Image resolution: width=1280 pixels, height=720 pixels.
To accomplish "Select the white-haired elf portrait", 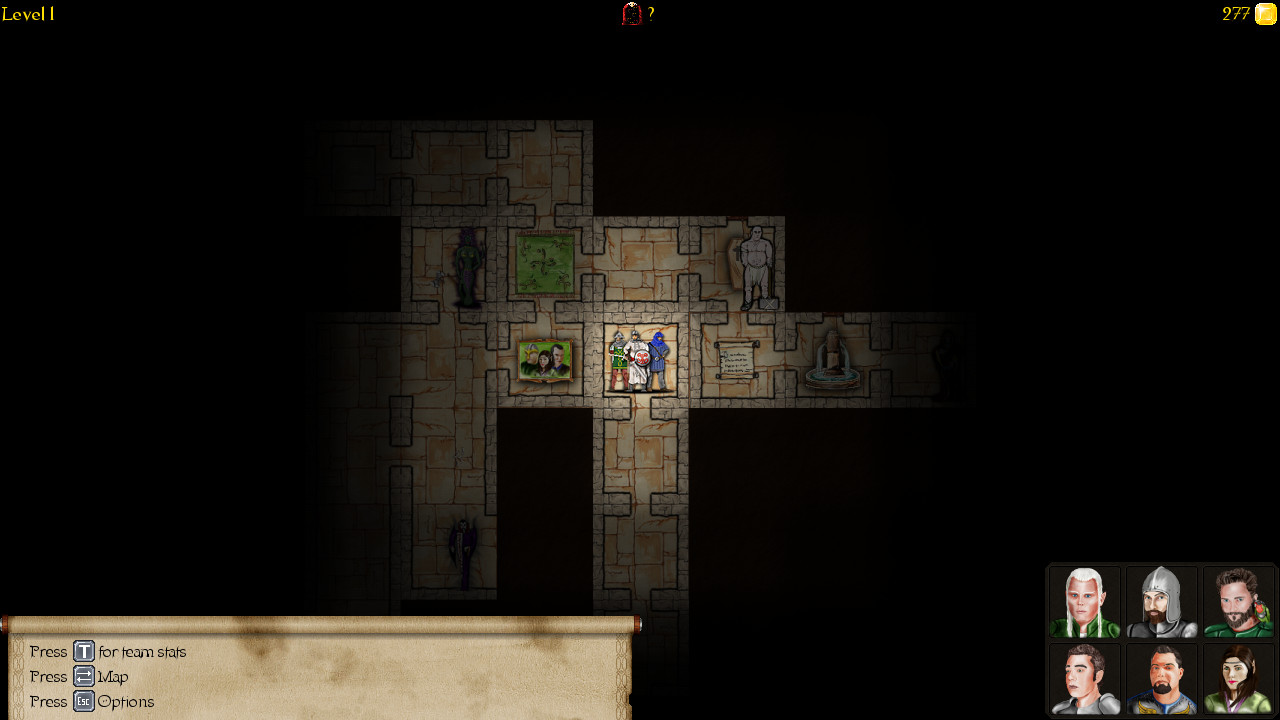I will pyautogui.click(x=1085, y=601).
